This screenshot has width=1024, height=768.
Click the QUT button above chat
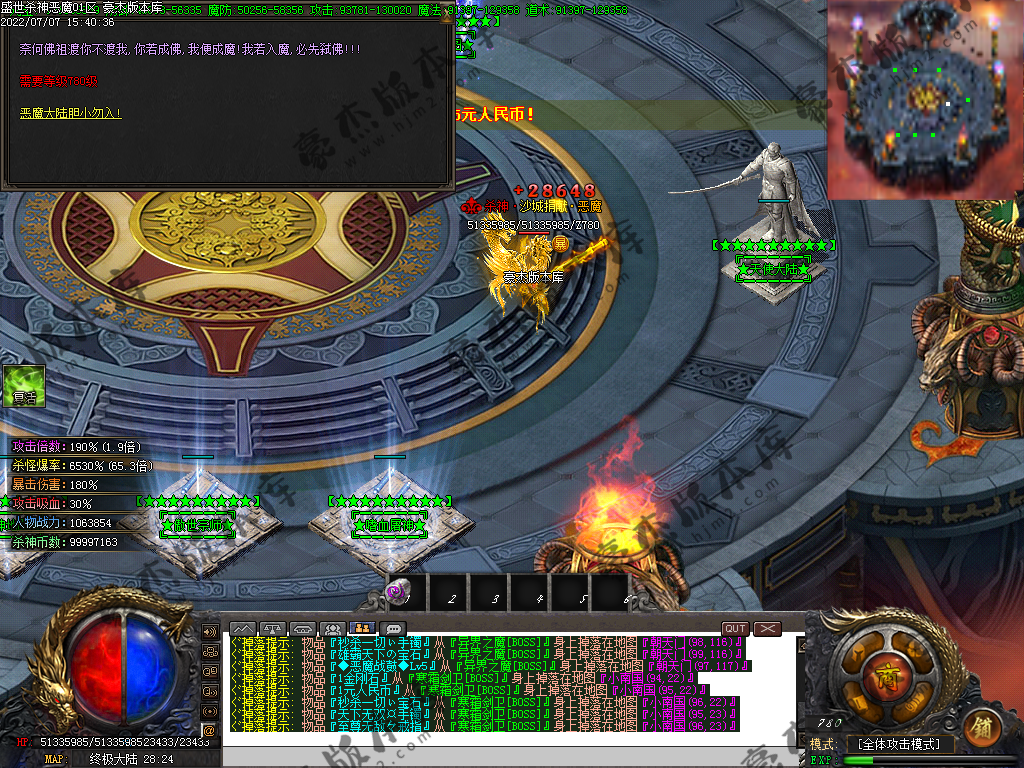pos(735,628)
